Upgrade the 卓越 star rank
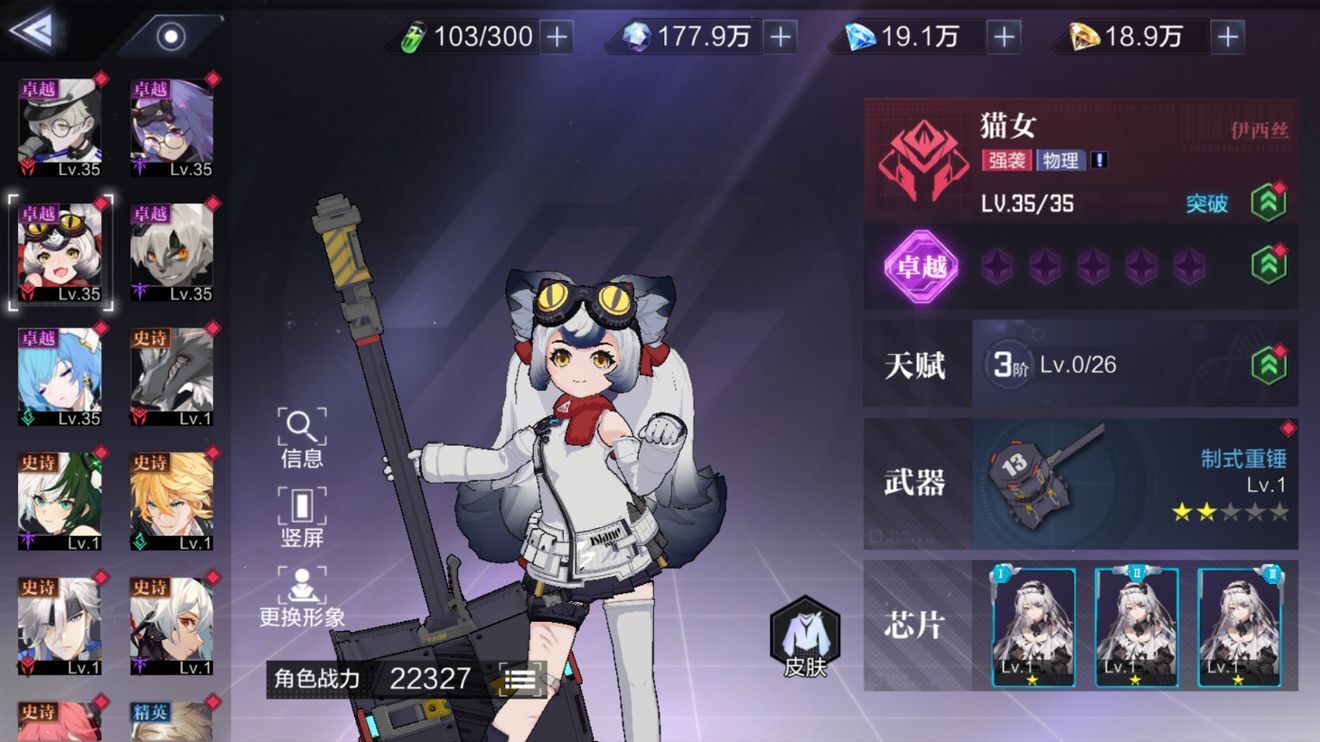Image resolution: width=1320 pixels, height=742 pixels. click(1269, 266)
